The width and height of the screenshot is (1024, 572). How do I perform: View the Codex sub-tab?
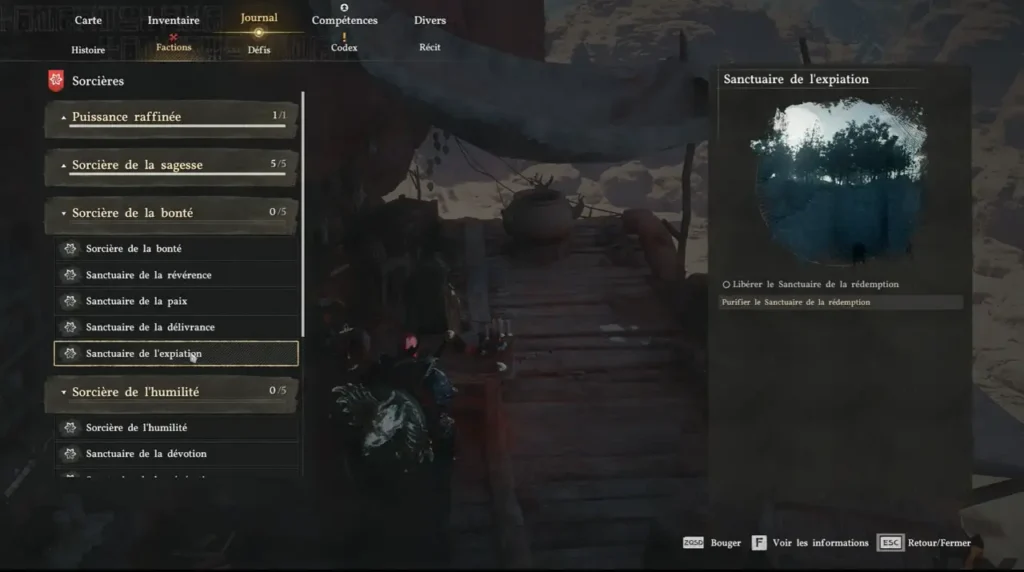tap(344, 47)
